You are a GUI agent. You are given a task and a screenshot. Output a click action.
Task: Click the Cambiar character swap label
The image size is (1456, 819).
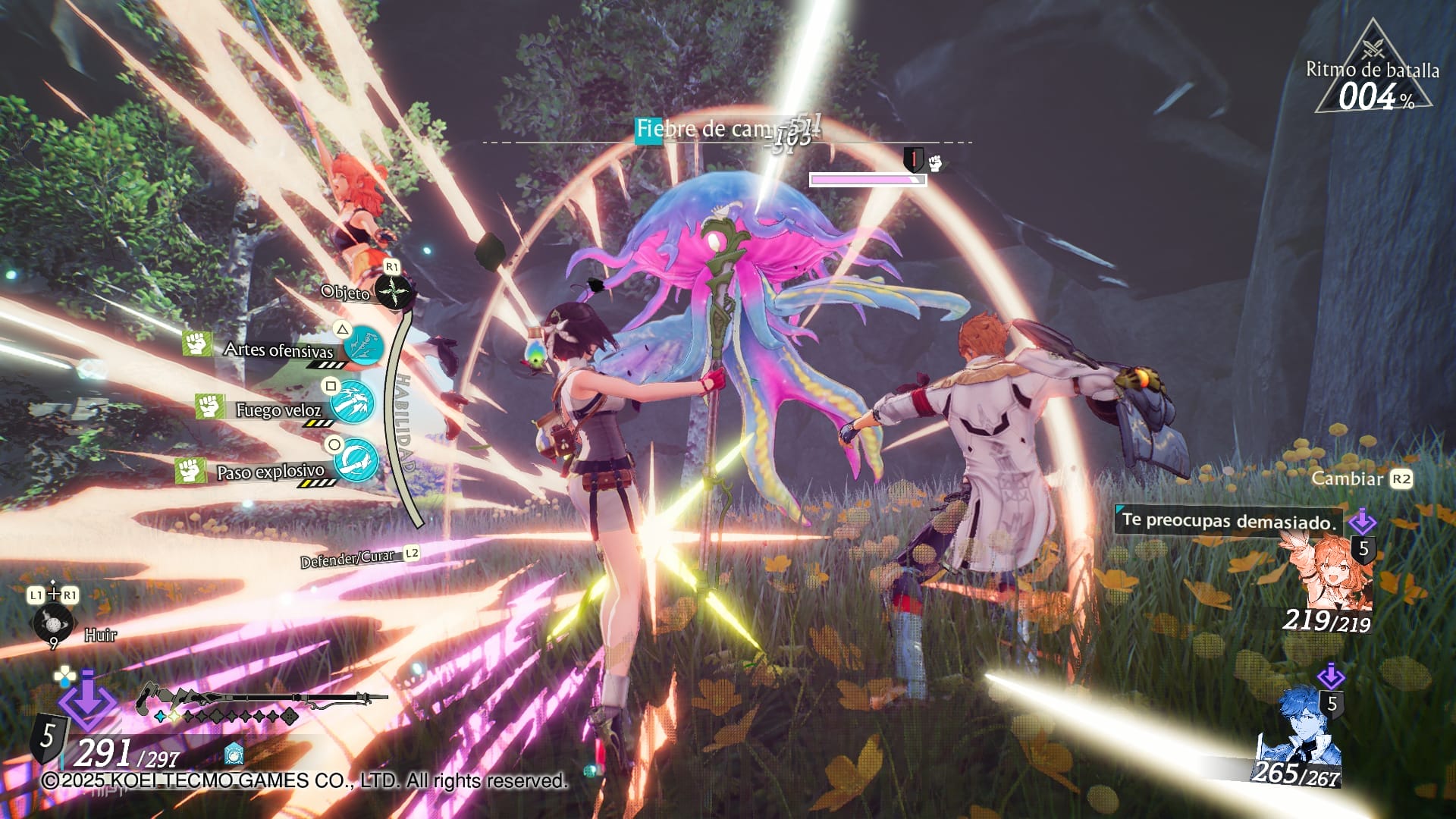coord(1347,479)
